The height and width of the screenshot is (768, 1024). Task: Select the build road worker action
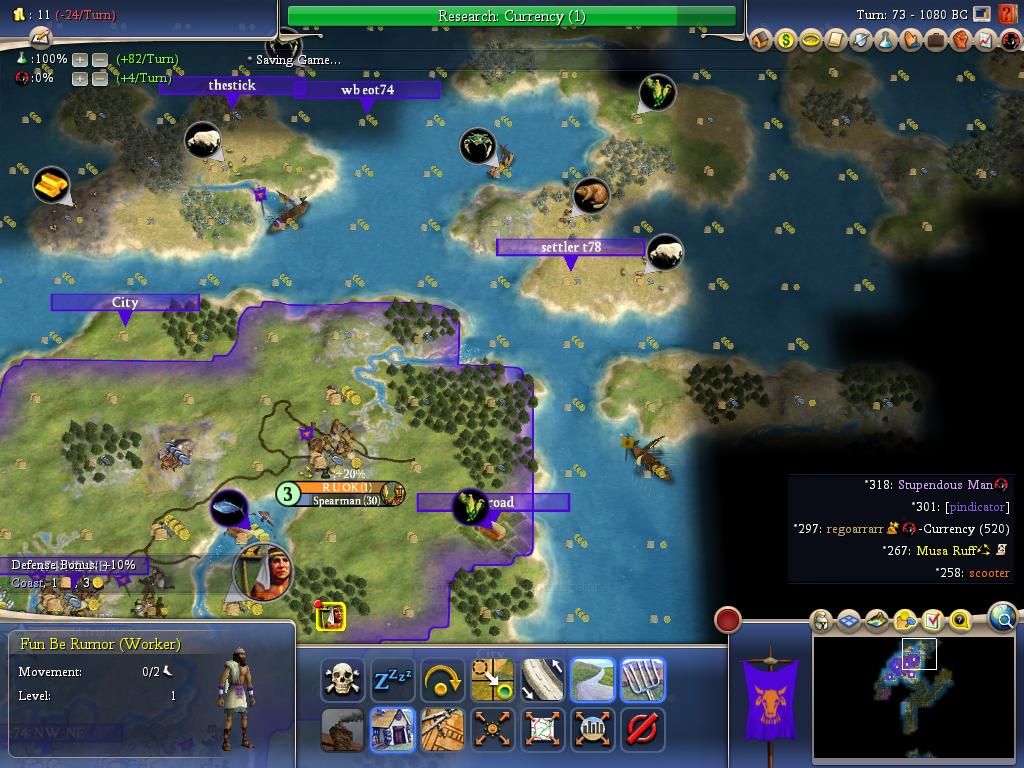[592, 680]
